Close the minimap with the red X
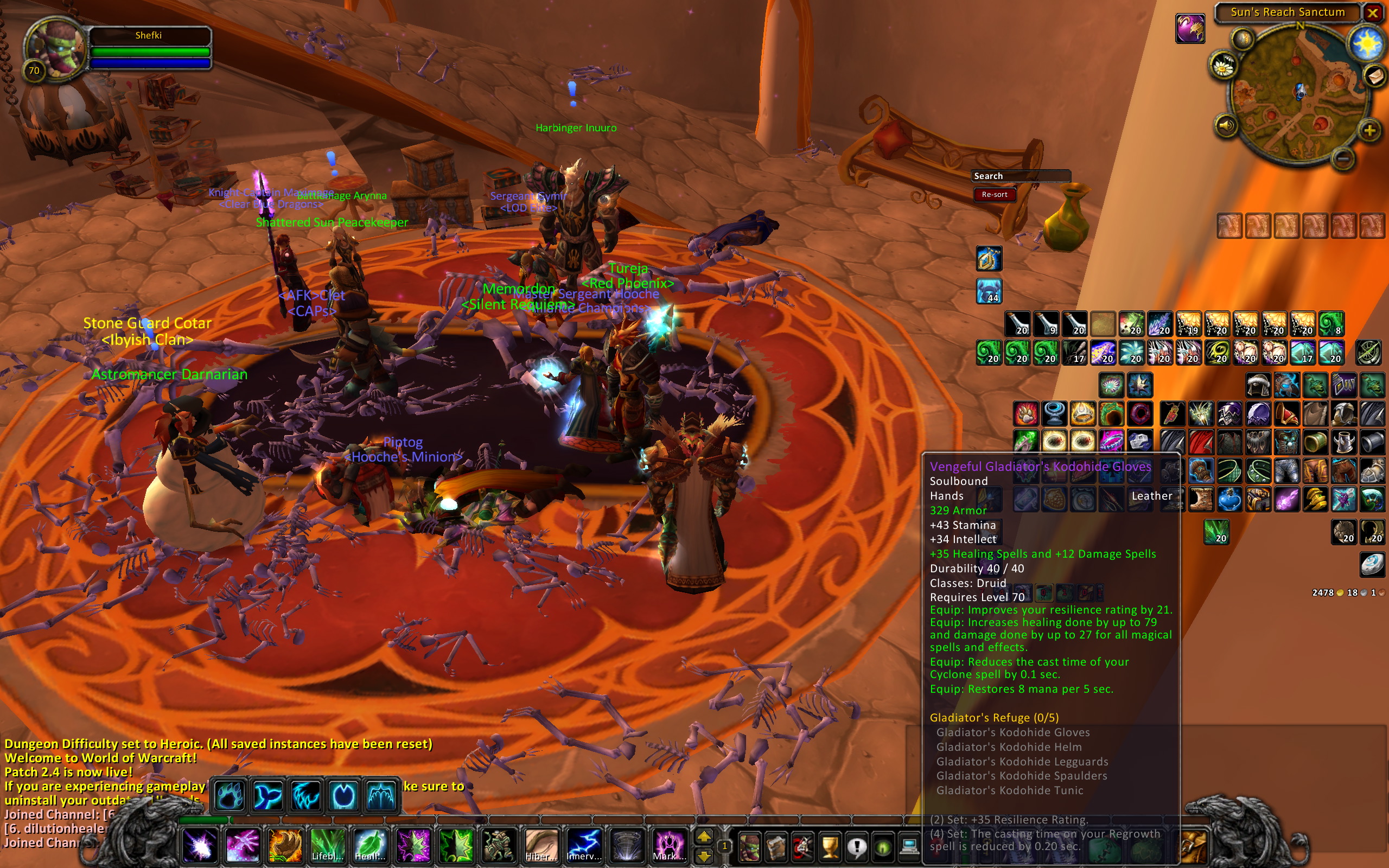 [1372, 12]
